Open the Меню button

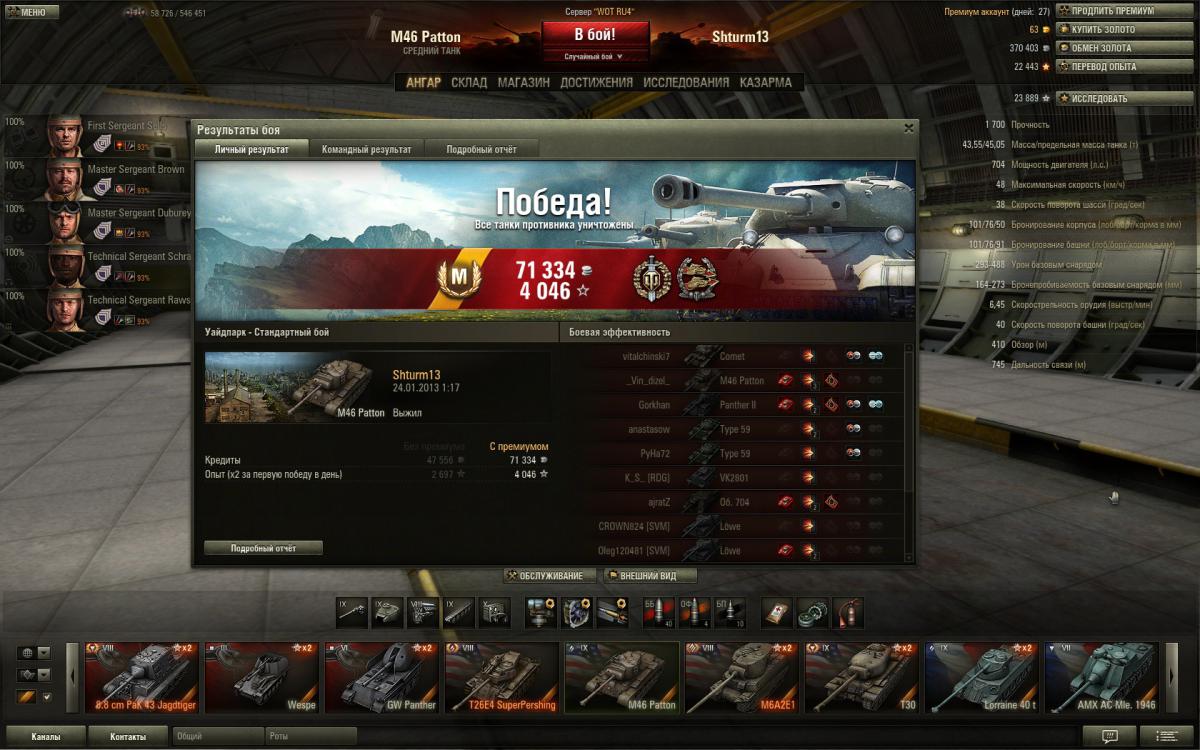coord(31,12)
